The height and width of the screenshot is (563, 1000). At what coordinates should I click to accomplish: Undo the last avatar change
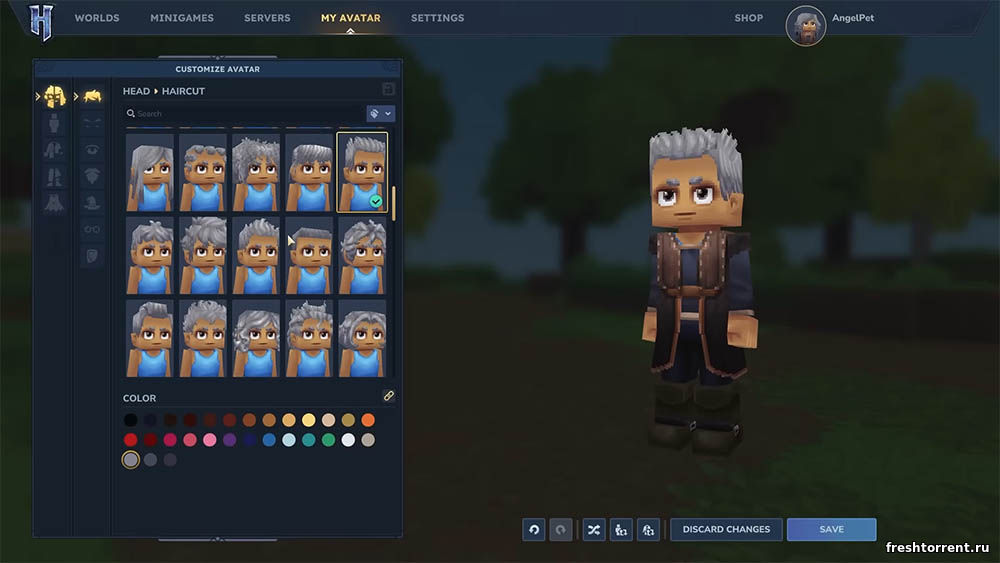[x=533, y=529]
